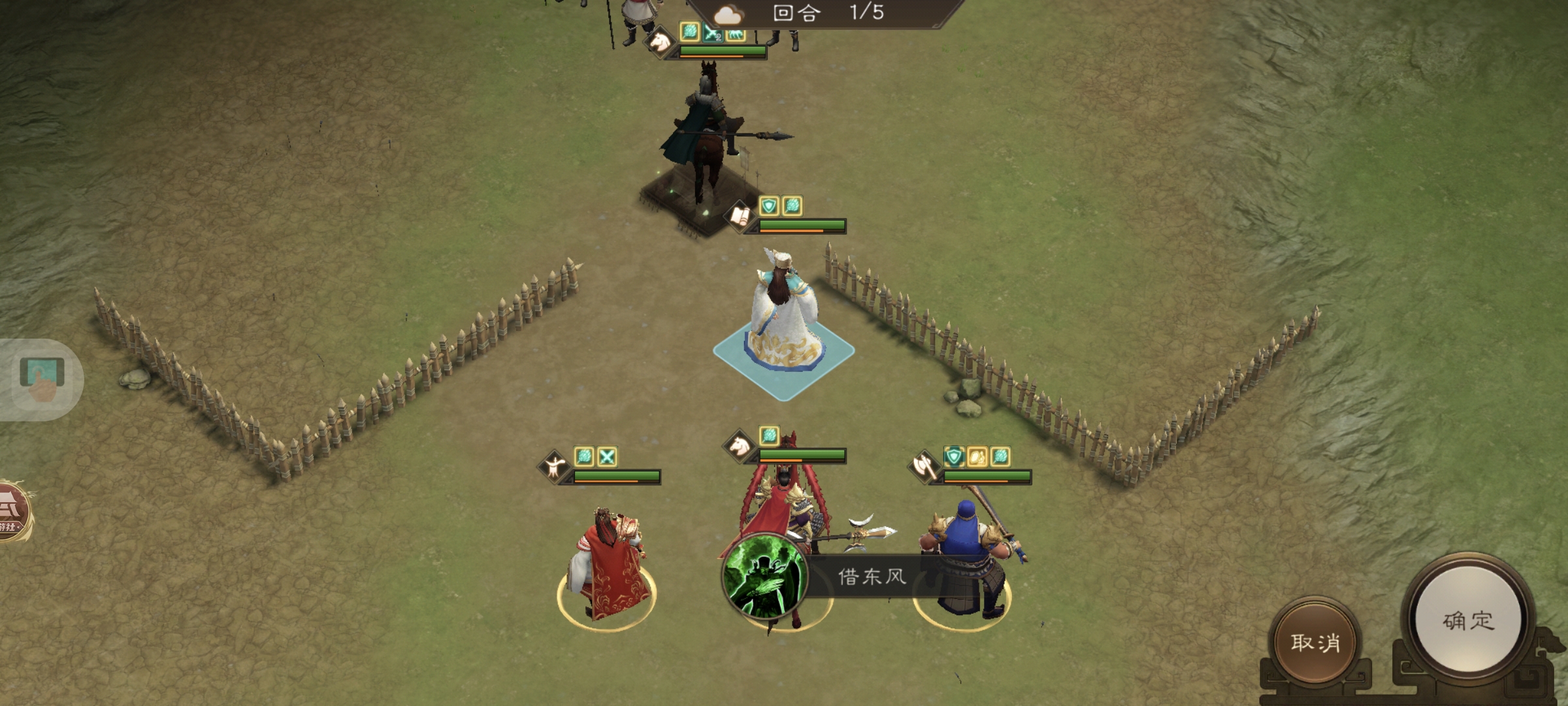Click the horse buff icon on the top cavalry unit
The height and width of the screenshot is (706, 1568).
735,36
